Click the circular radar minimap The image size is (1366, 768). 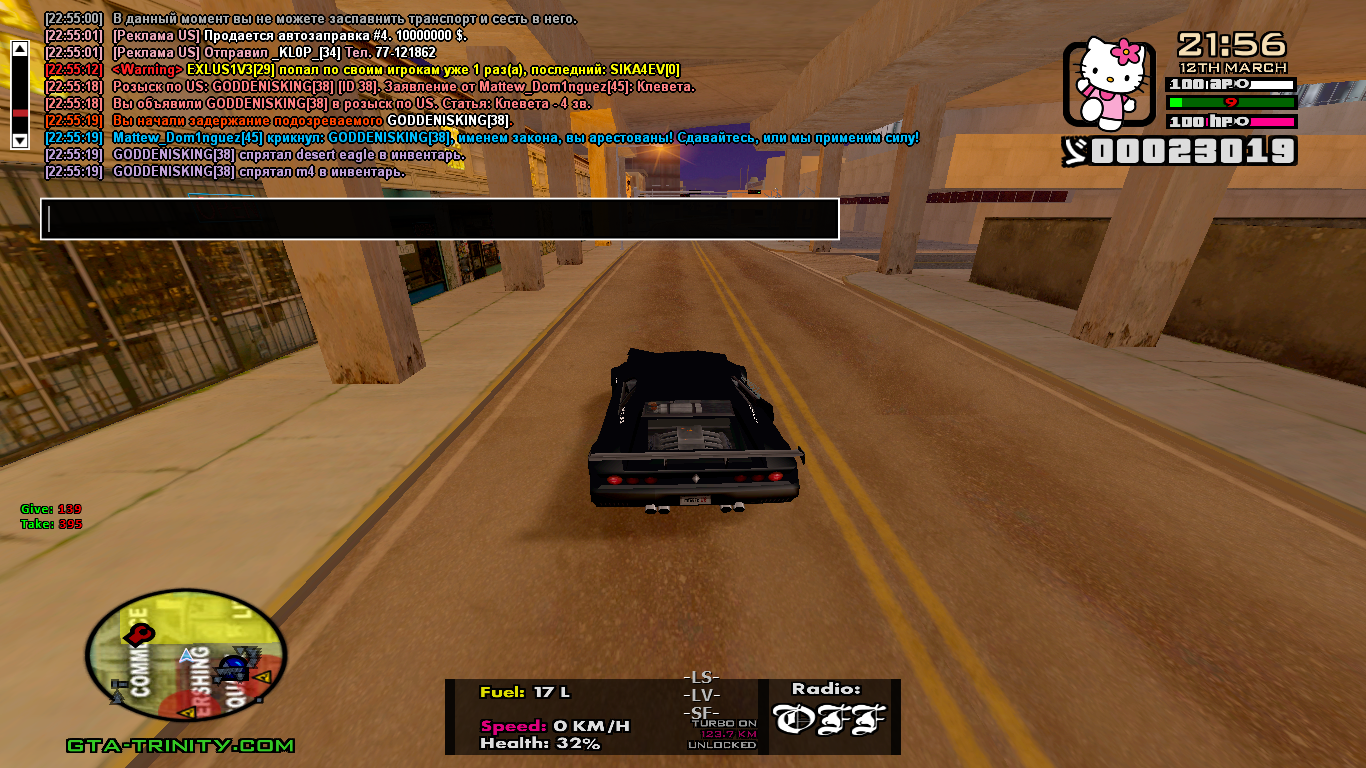point(186,656)
